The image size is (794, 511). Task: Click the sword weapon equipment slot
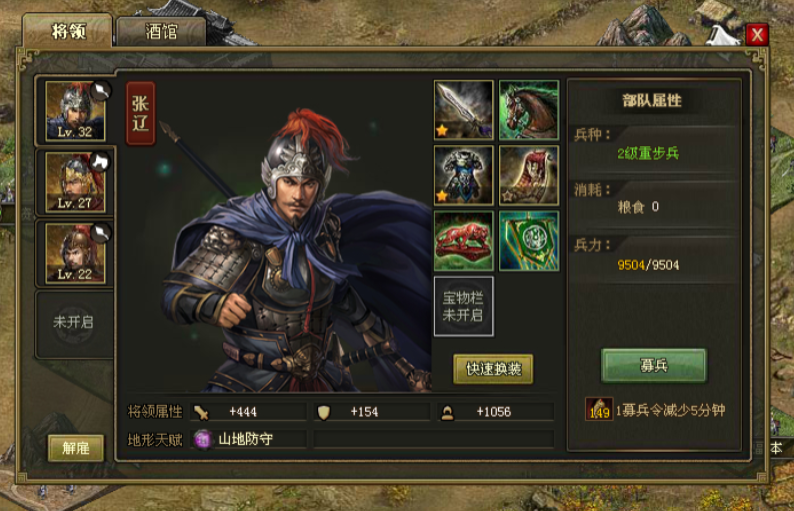point(463,109)
